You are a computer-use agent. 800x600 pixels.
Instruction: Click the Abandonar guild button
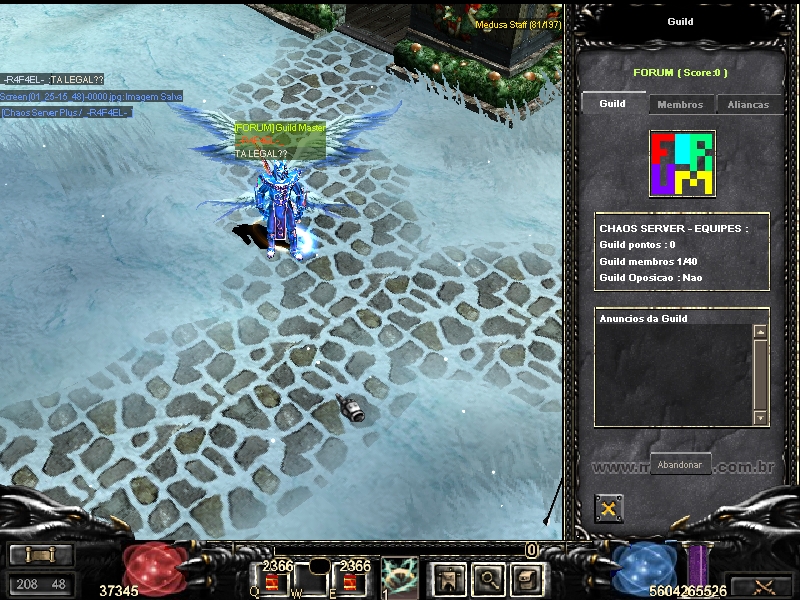pos(681,465)
